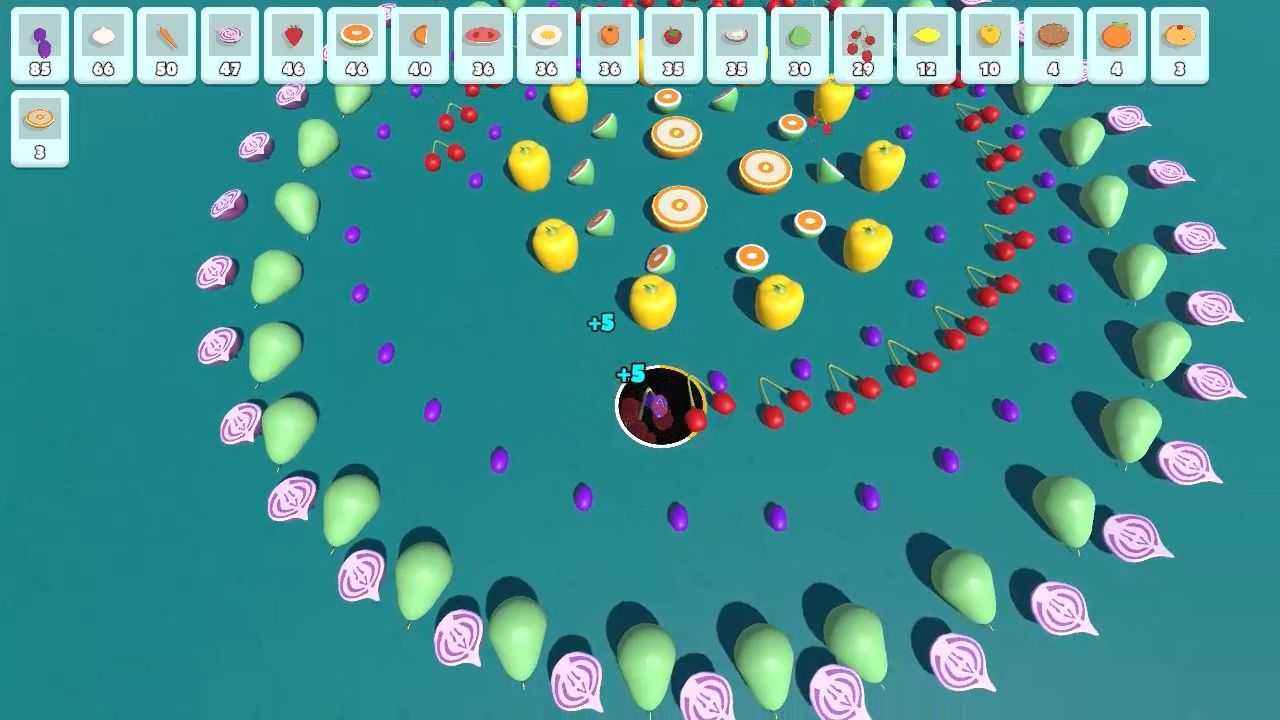Select the carrot counter showing 50

[166, 45]
